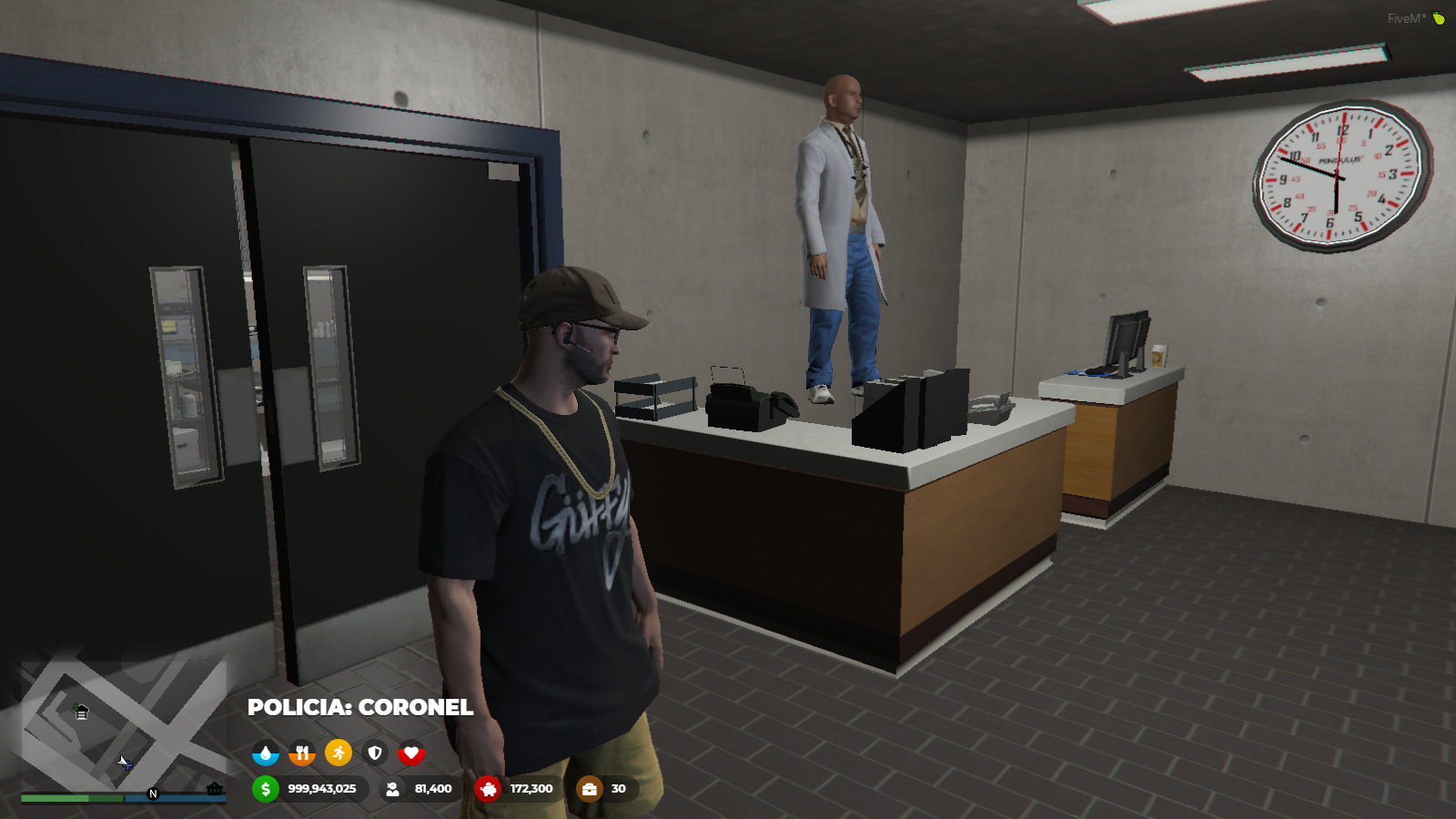The height and width of the screenshot is (819, 1456).
Task: Click the POLICIA: CORONEL job label
Action: pos(360,708)
